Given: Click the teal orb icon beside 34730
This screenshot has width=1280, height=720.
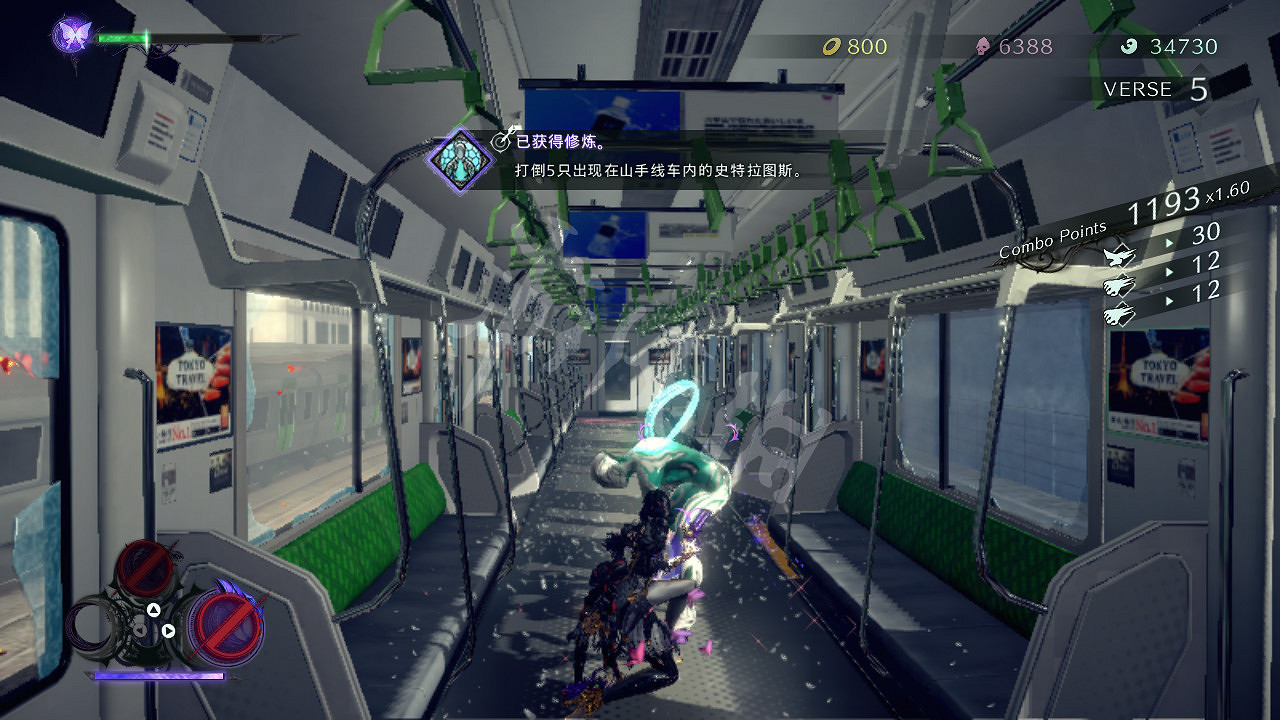Looking at the screenshot, I should point(1130,46).
